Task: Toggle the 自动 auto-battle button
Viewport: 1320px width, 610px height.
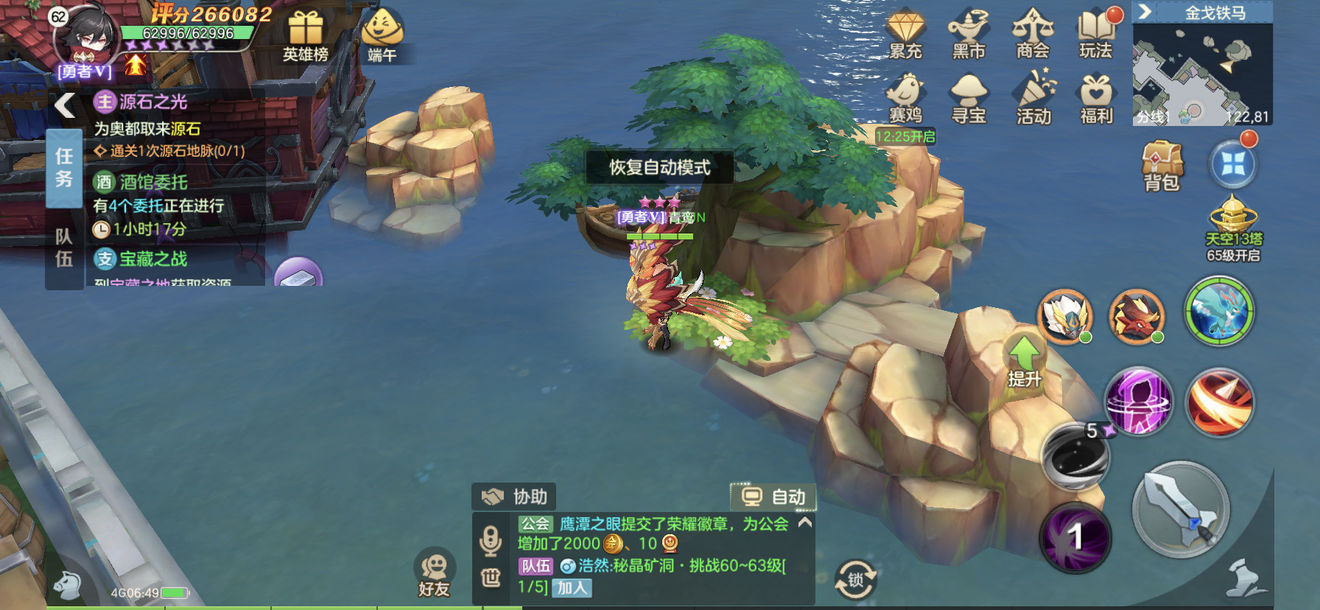Action: 773,496
